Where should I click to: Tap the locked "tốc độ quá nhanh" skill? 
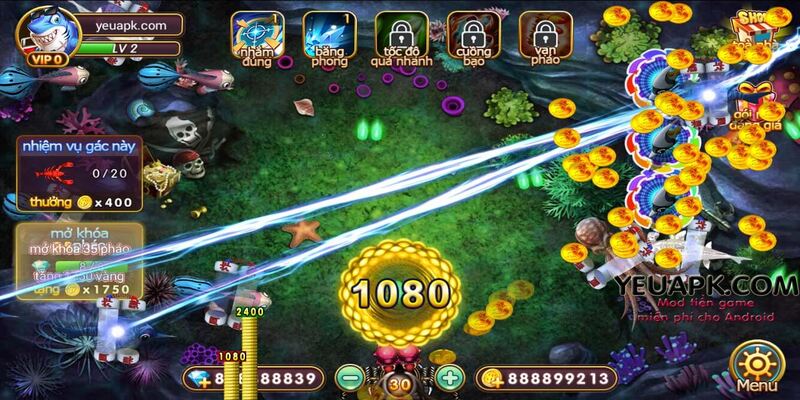tap(400, 36)
